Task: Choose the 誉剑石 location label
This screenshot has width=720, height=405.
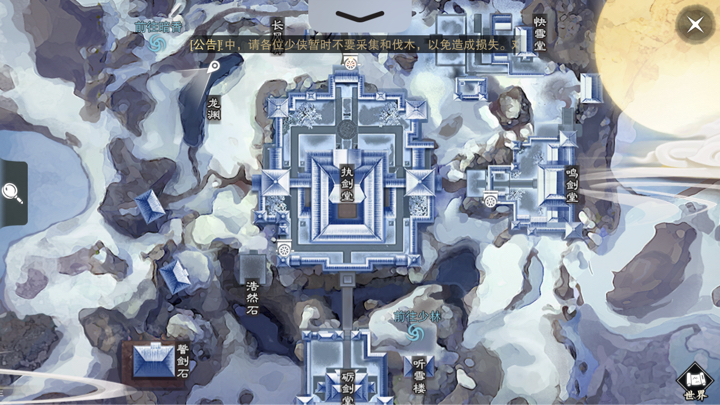Action: point(182,361)
